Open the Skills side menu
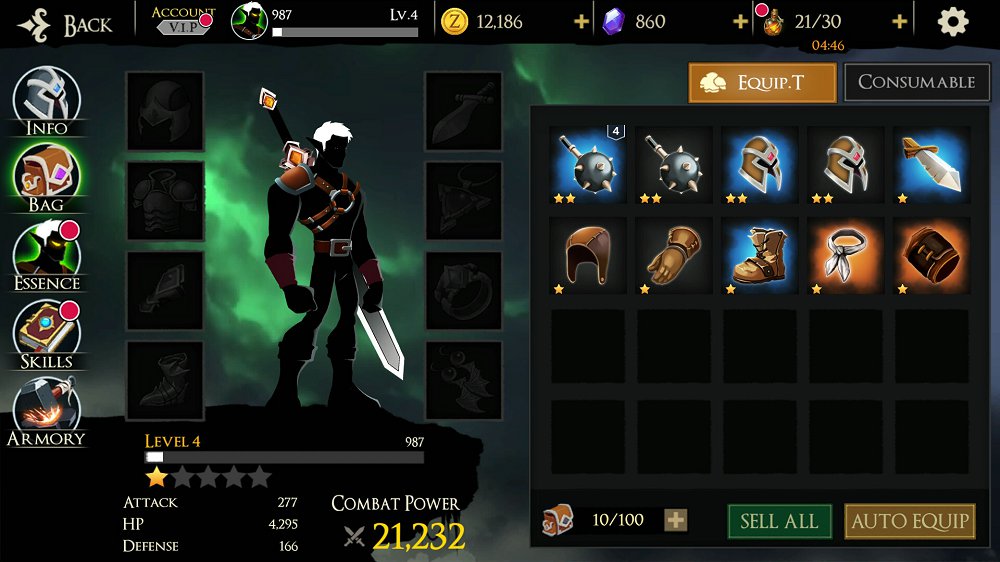 [x=47, y=333]
